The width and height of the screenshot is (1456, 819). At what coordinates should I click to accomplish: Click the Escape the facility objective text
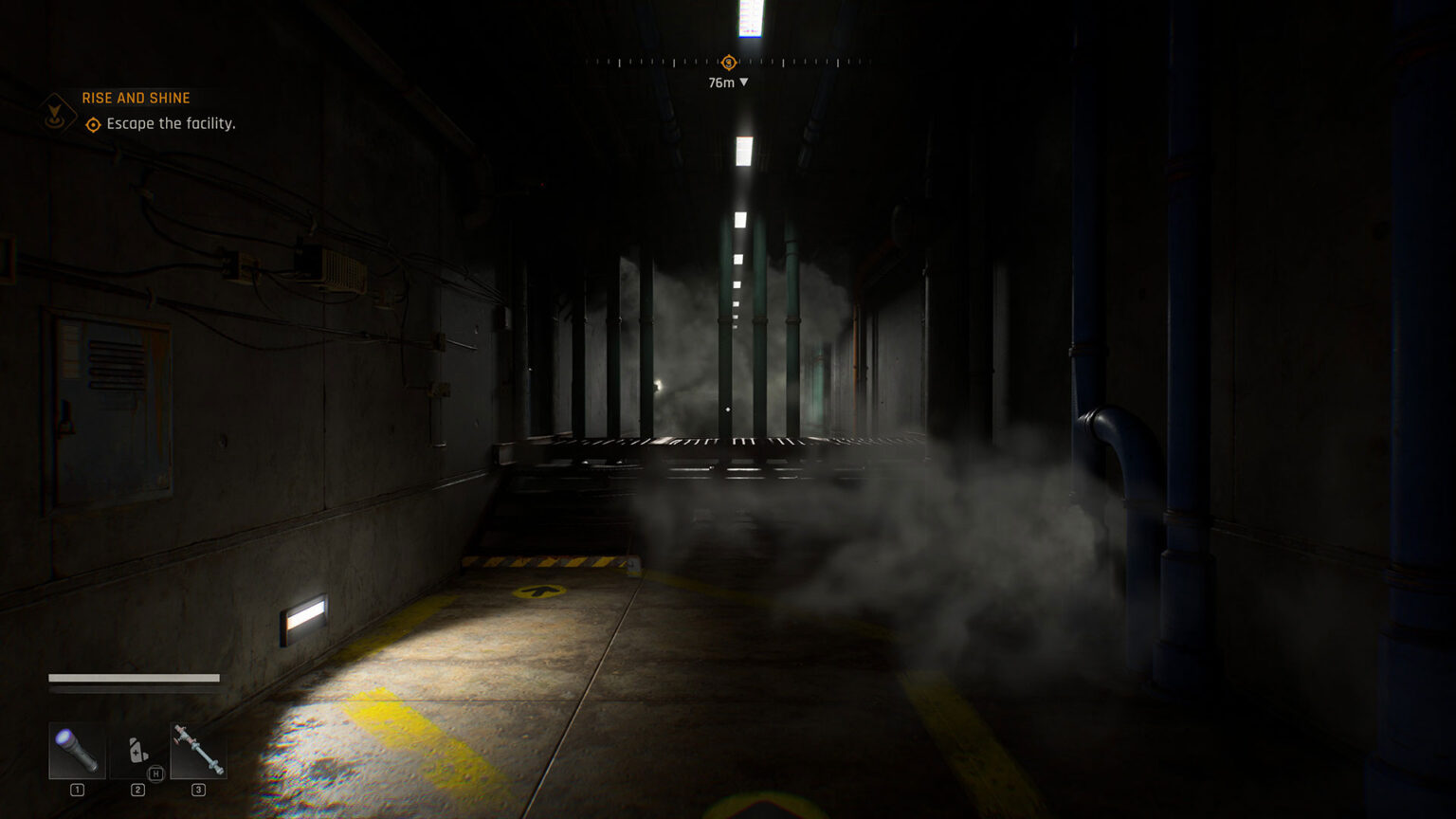(x=170, y=124)
